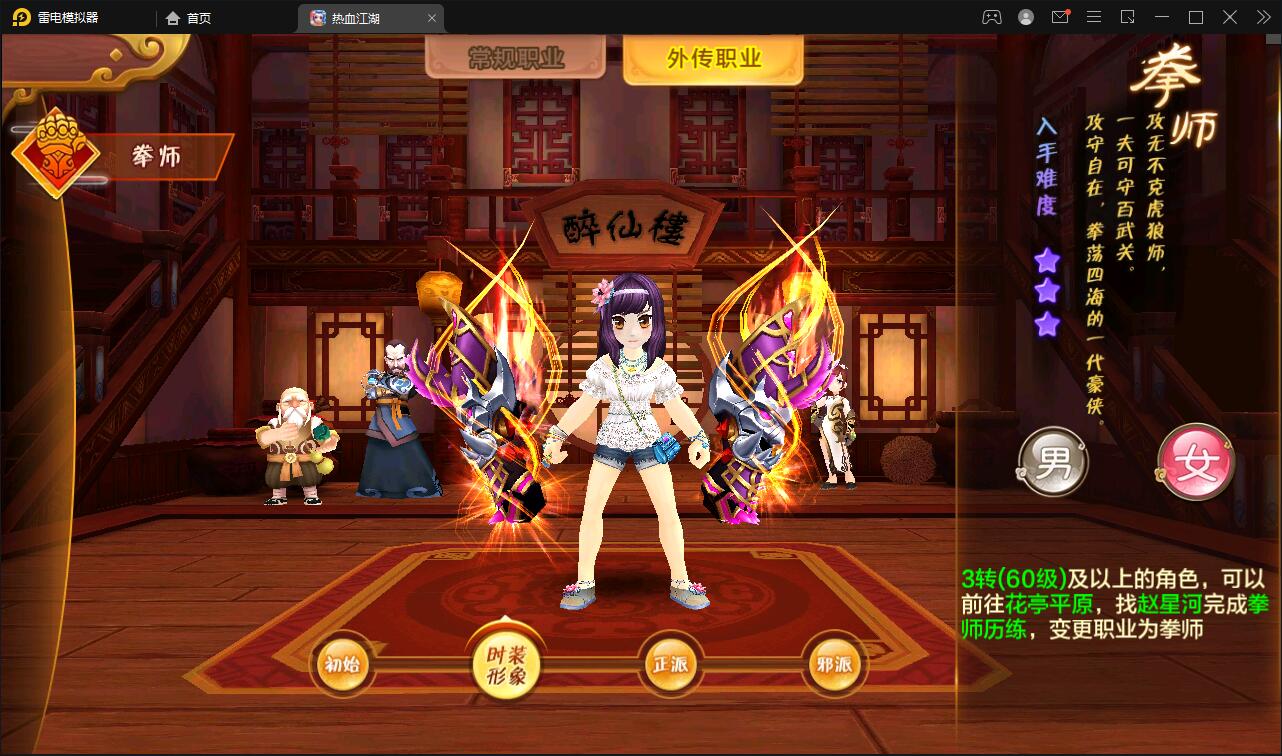Viewport: 1282px width, 756px height.
Task: Switch to the 外传职业 tab
Action: point(713,58)
